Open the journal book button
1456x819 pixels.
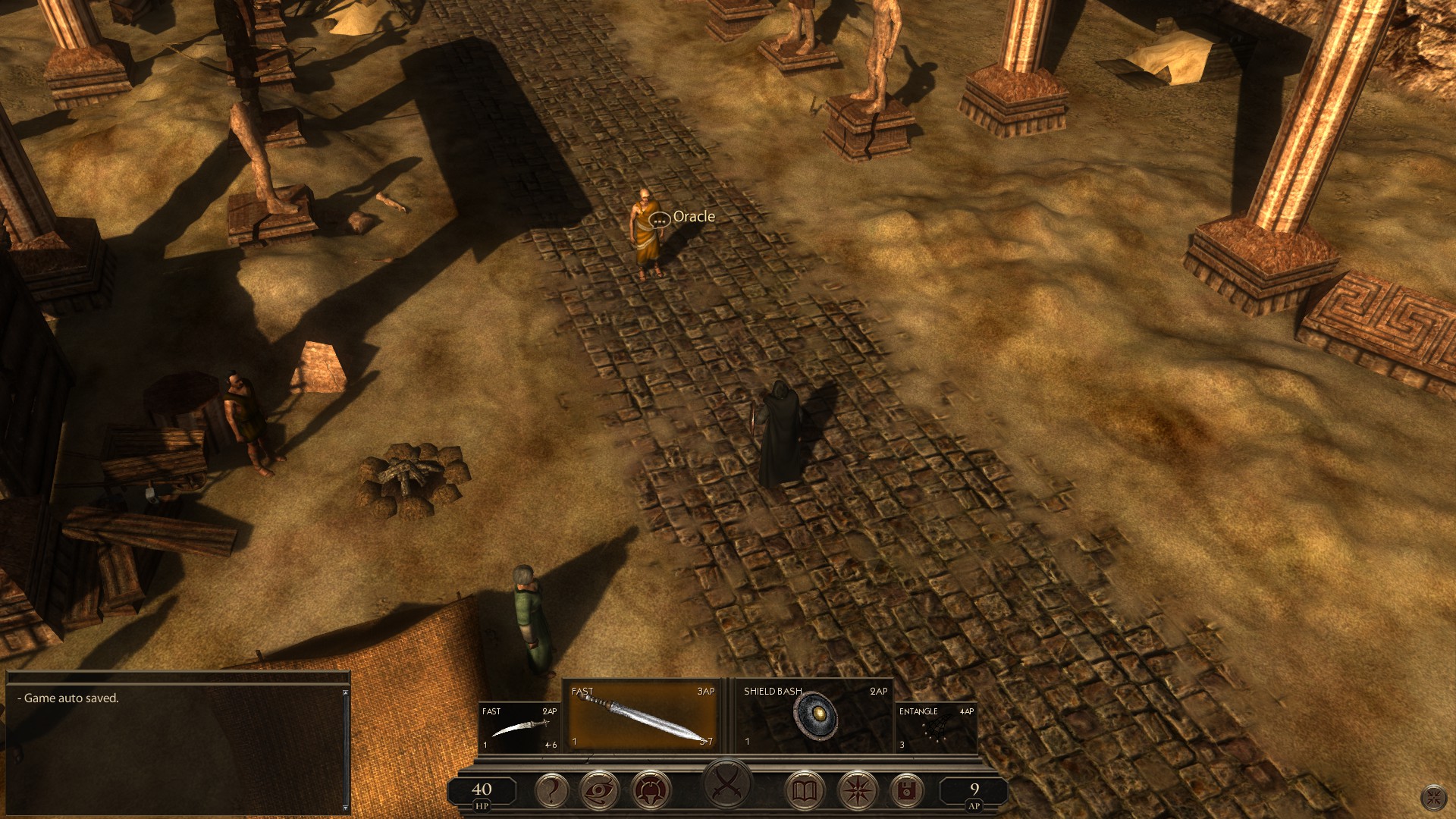(803, 791)
